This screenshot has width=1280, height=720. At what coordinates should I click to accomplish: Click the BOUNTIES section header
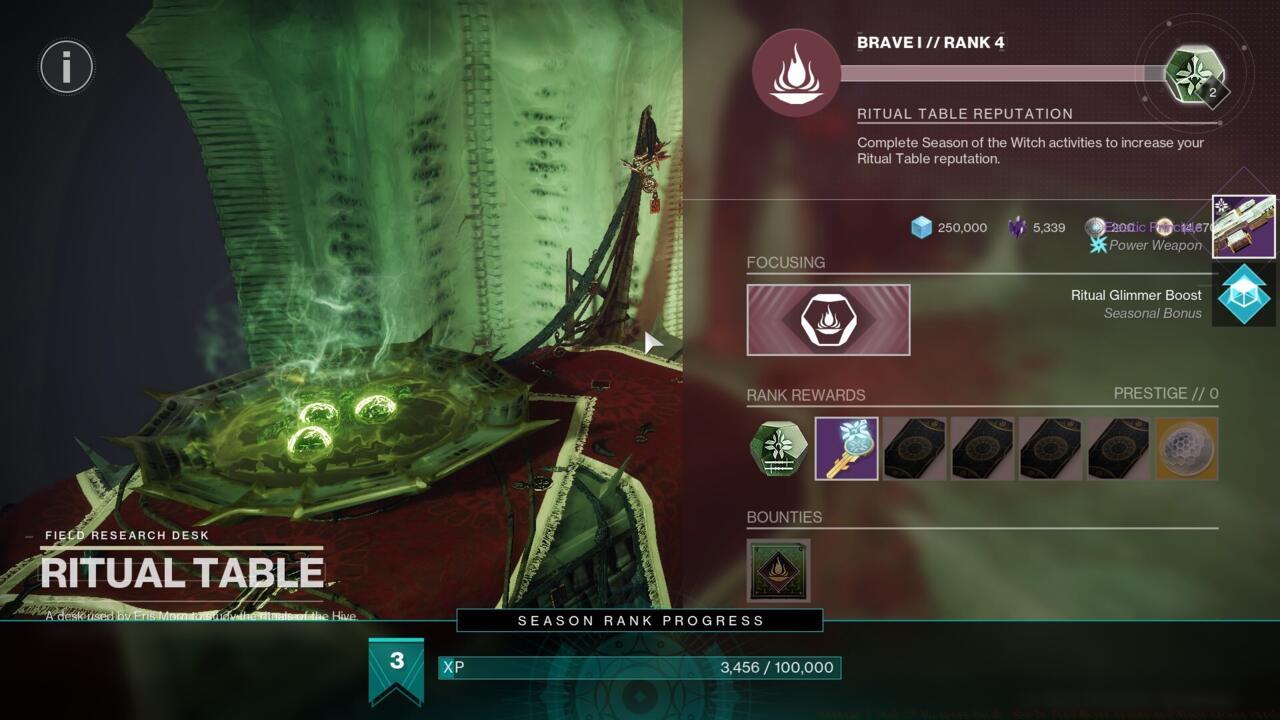785,517
